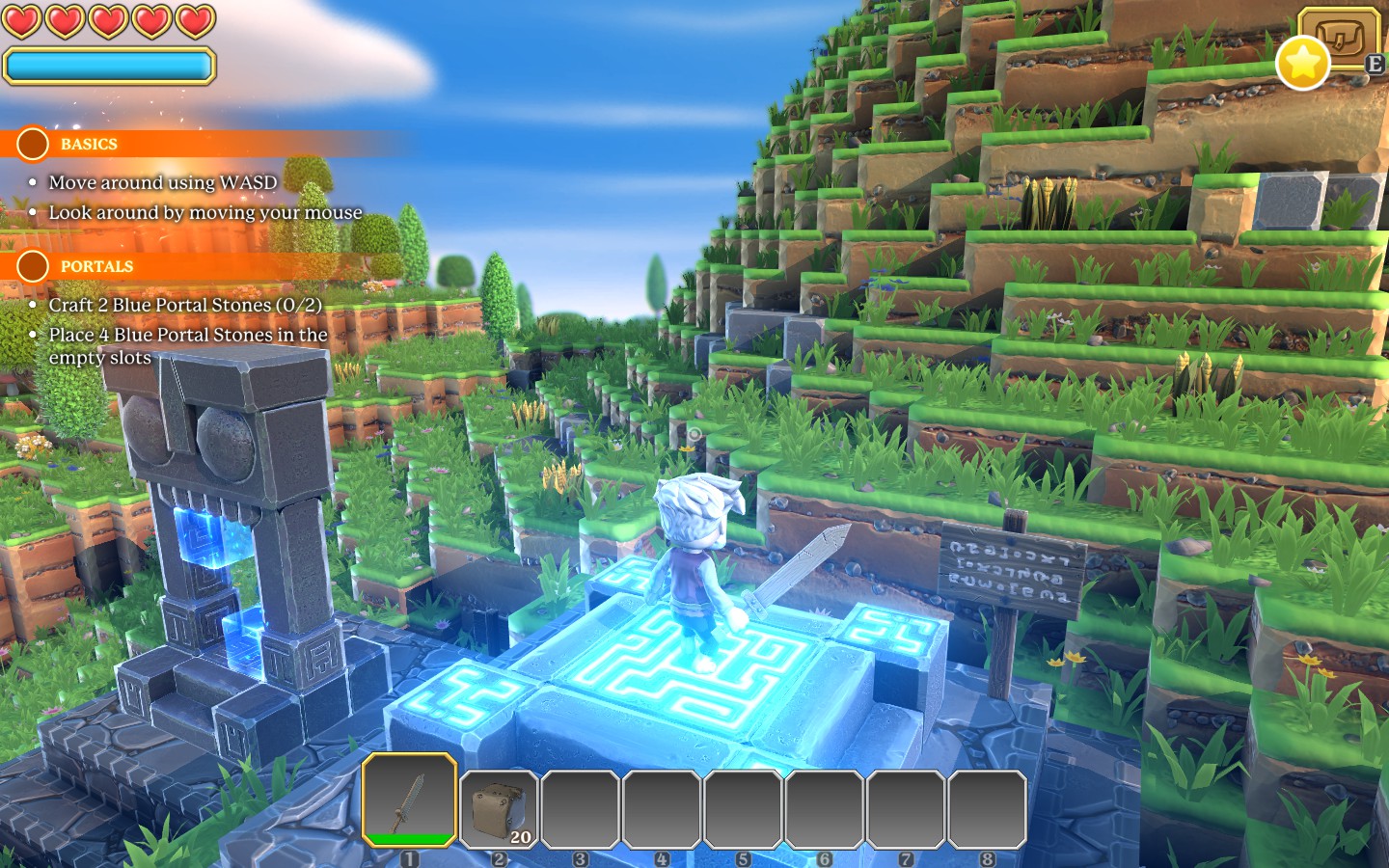Click the PORTALS quest circle emblem
Viewport: 1389px width, 868px height.
33,266
